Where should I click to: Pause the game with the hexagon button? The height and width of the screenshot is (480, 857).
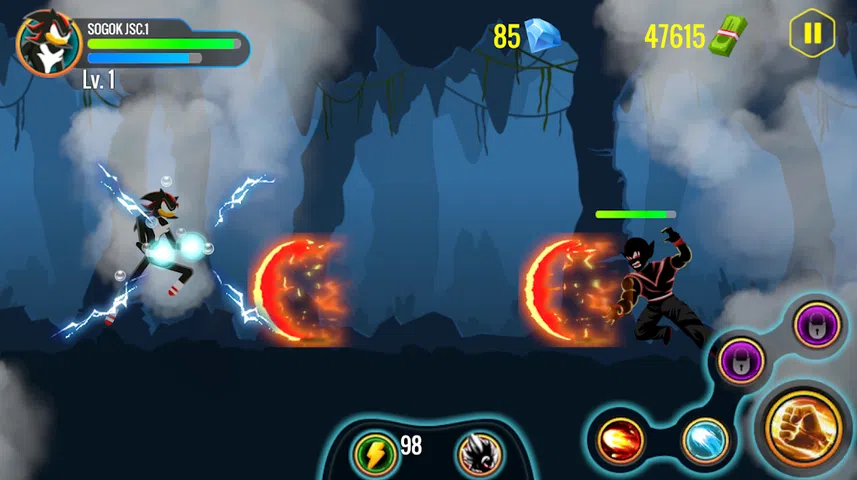click(812, 35)
